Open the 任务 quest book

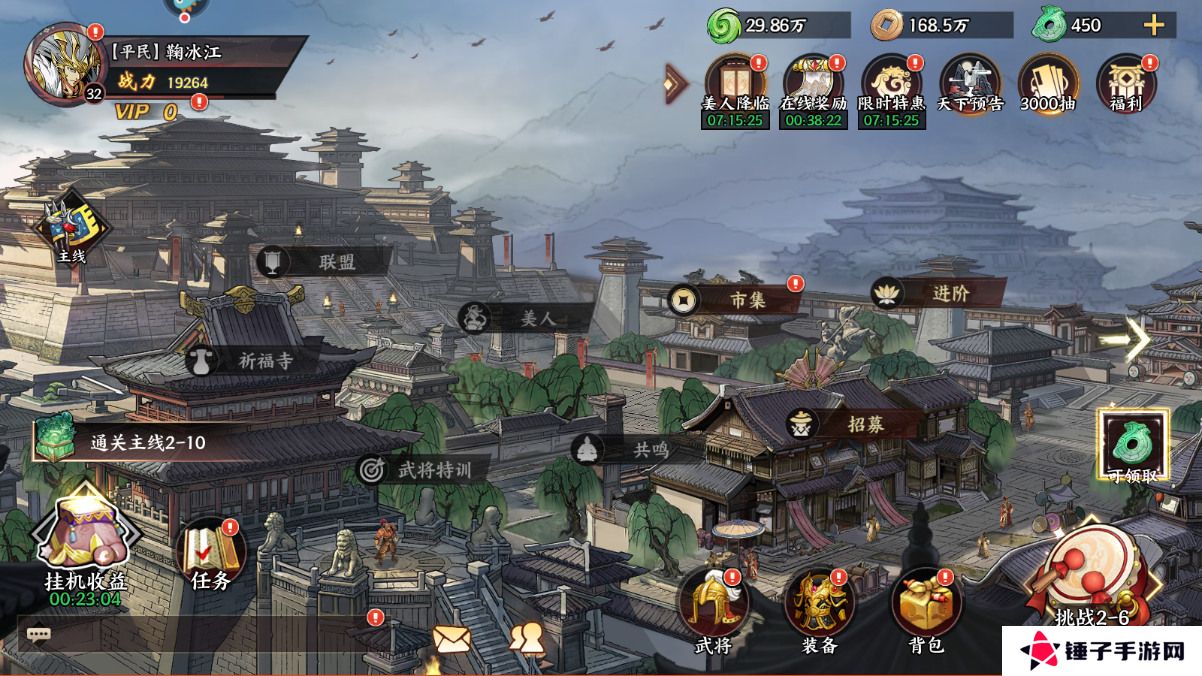[x=211, y=553]
